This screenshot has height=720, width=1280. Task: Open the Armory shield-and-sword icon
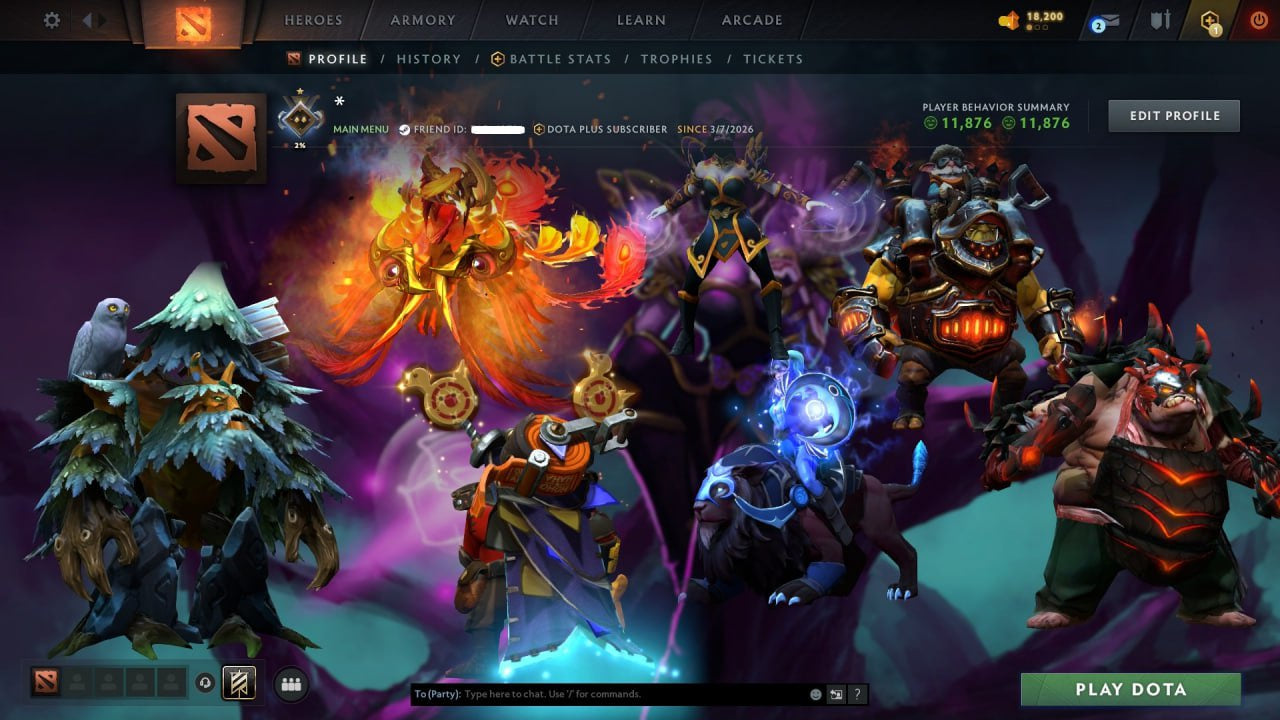tap(1161, 20)
